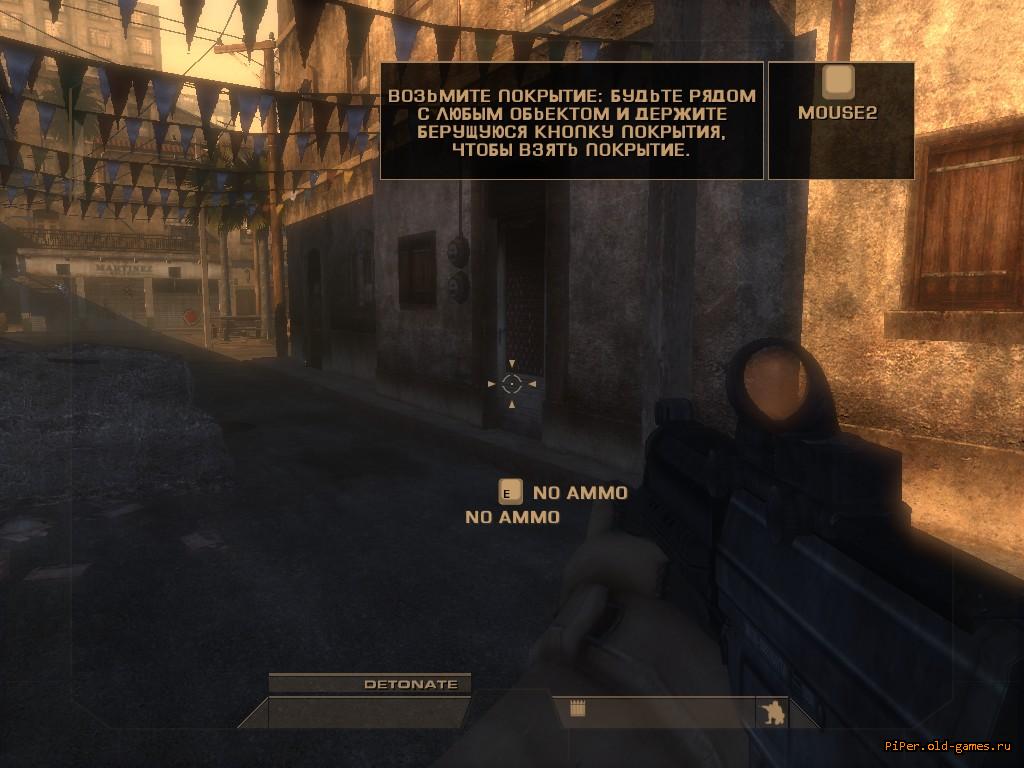The image size is (1024, 768).
Task: Select the DETONATE action label
Action: [x=411, y=685]
